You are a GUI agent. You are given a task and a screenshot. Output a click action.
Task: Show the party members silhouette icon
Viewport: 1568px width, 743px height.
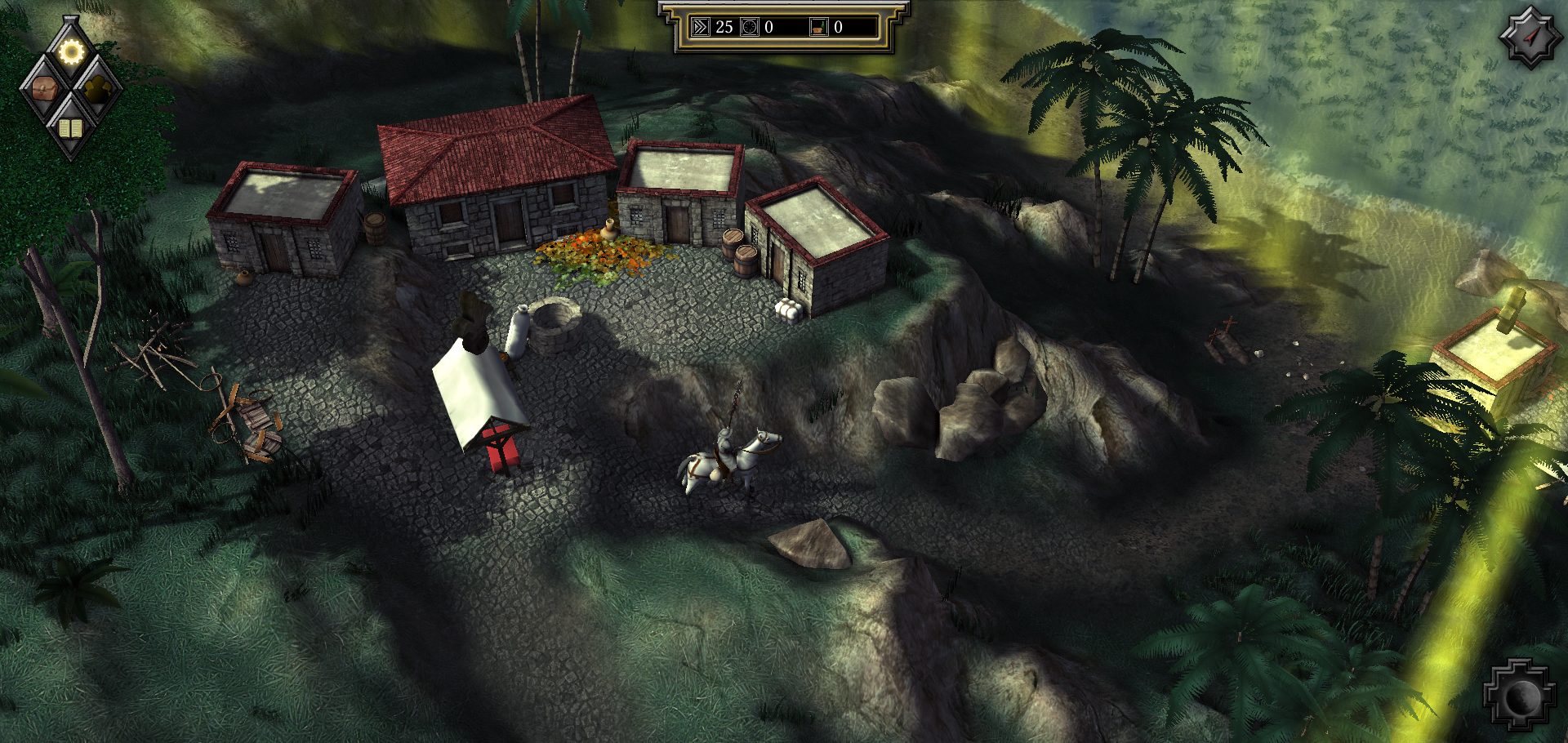(98, 89)
